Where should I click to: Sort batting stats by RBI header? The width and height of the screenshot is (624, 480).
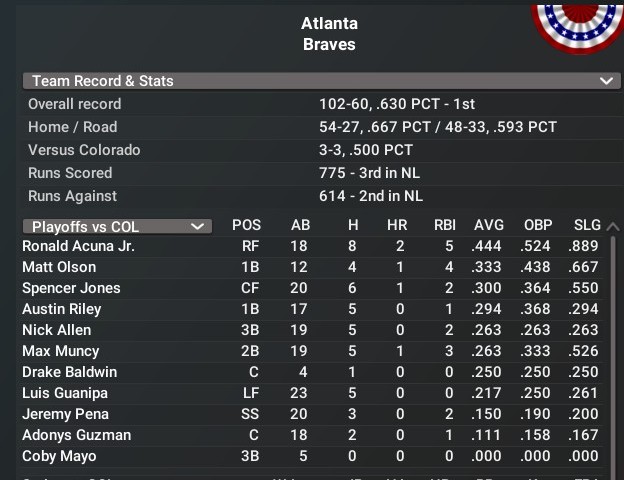point(444,225)
